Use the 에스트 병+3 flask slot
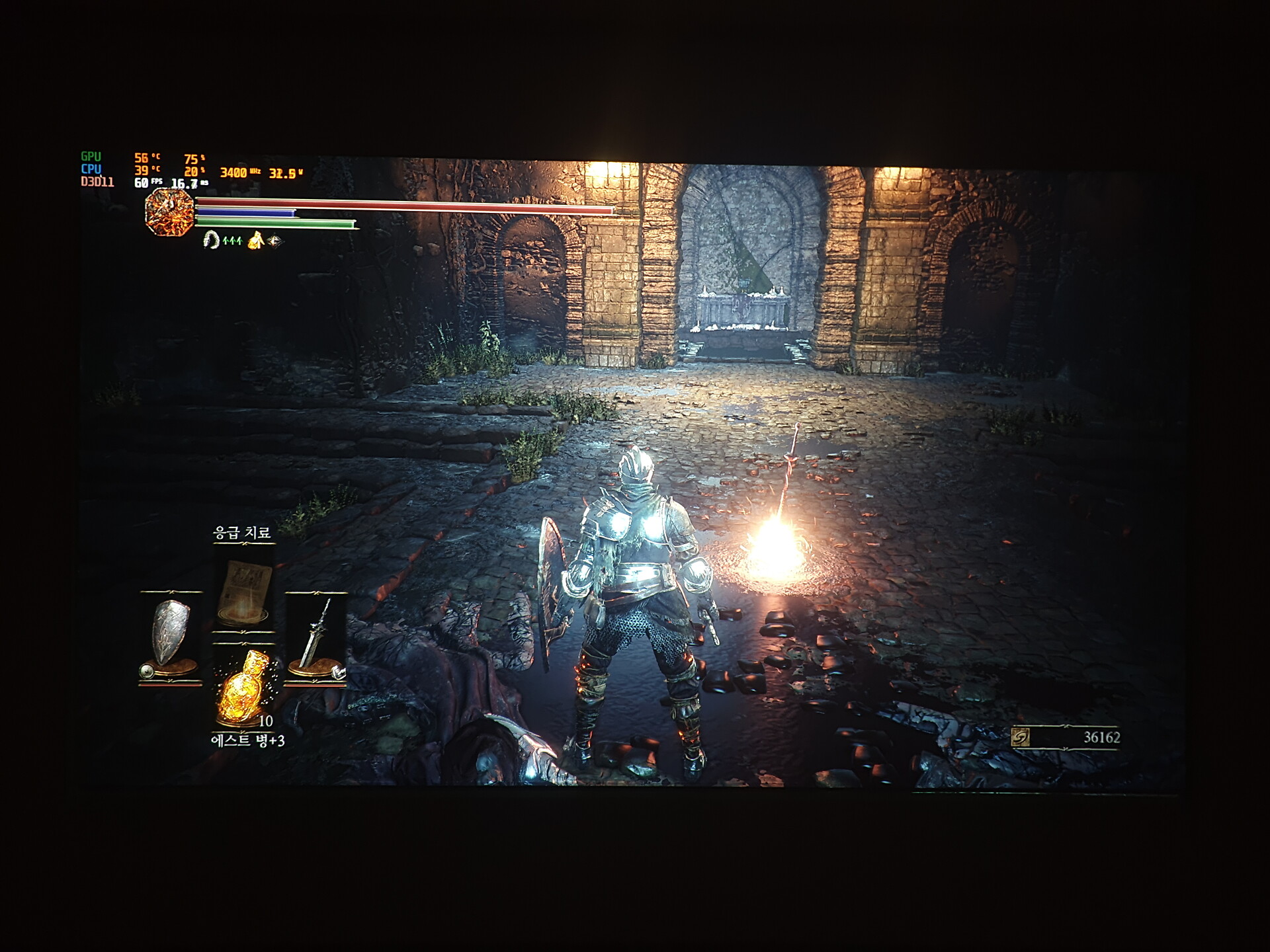Image resolution: width=1270 pixels, height=952 pixels. [x=244, y=688]
